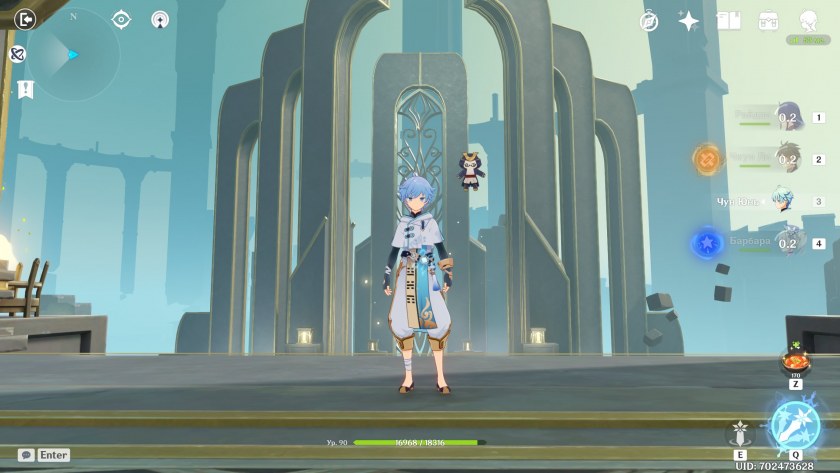This screenshot has width=840, height=473.
Task: Activate the elemental skill sword icon
Action: (x=740, y=434)
